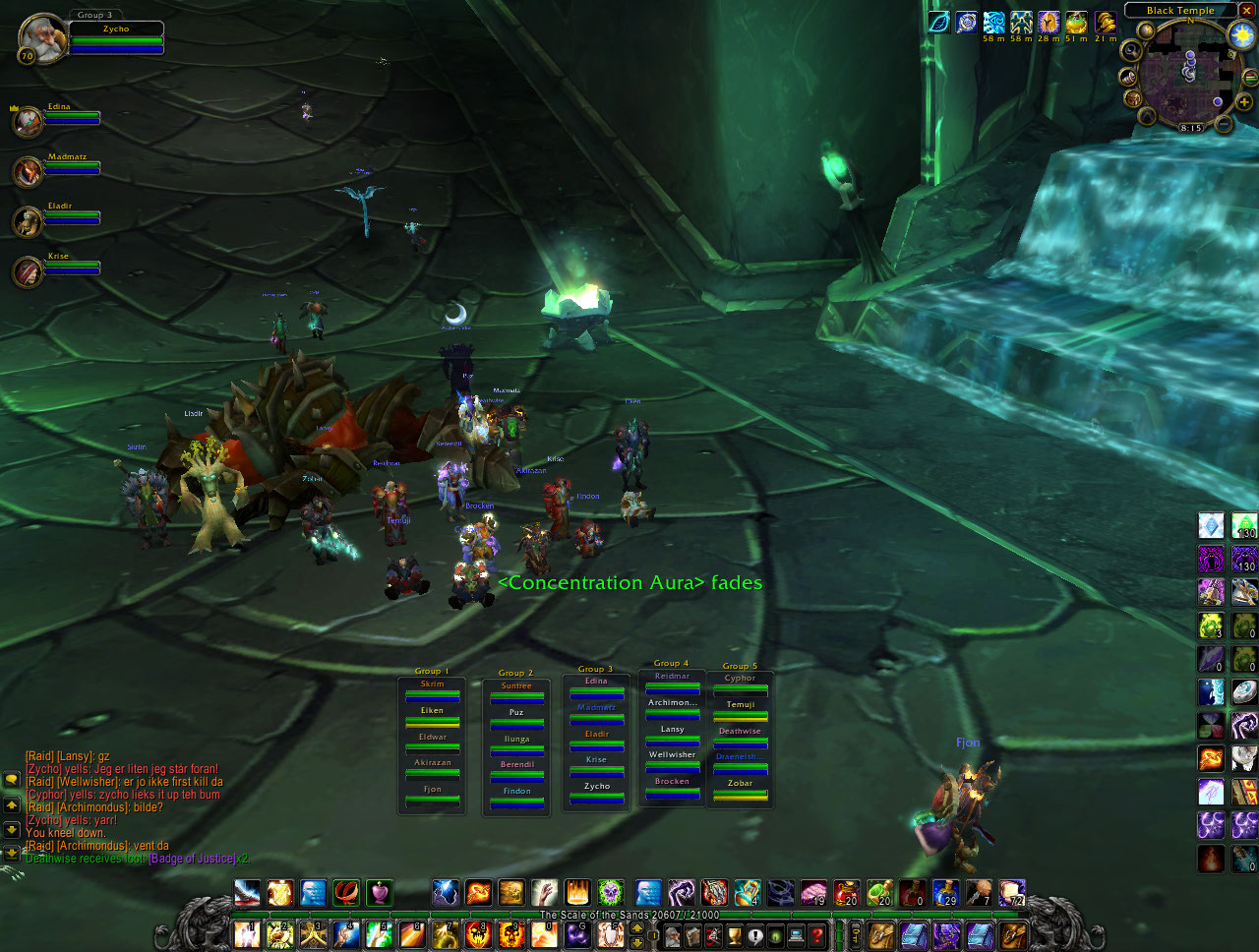Open the chat speech bubble menu button
1259x952 pixels.
12,779
